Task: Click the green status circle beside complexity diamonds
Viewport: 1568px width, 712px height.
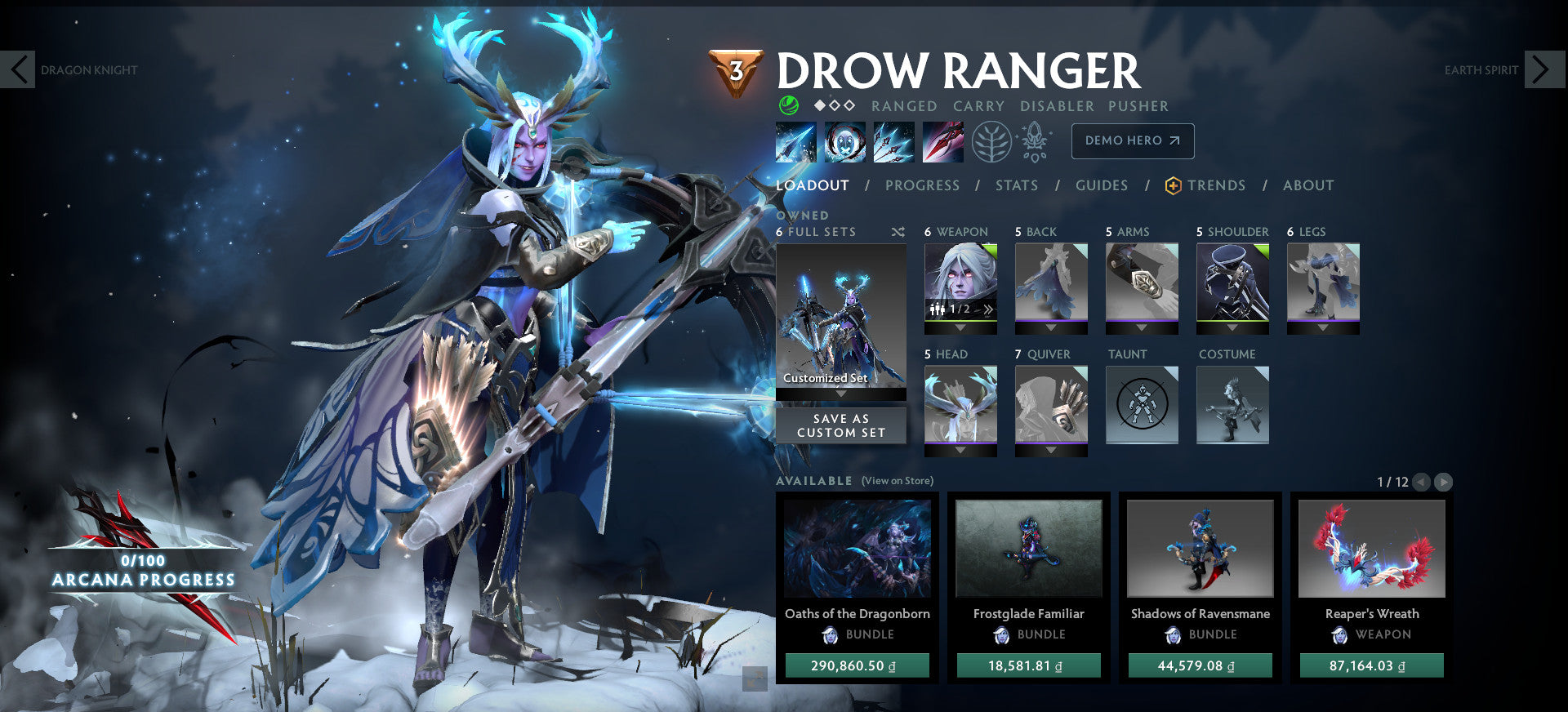Action: (786, 105)
